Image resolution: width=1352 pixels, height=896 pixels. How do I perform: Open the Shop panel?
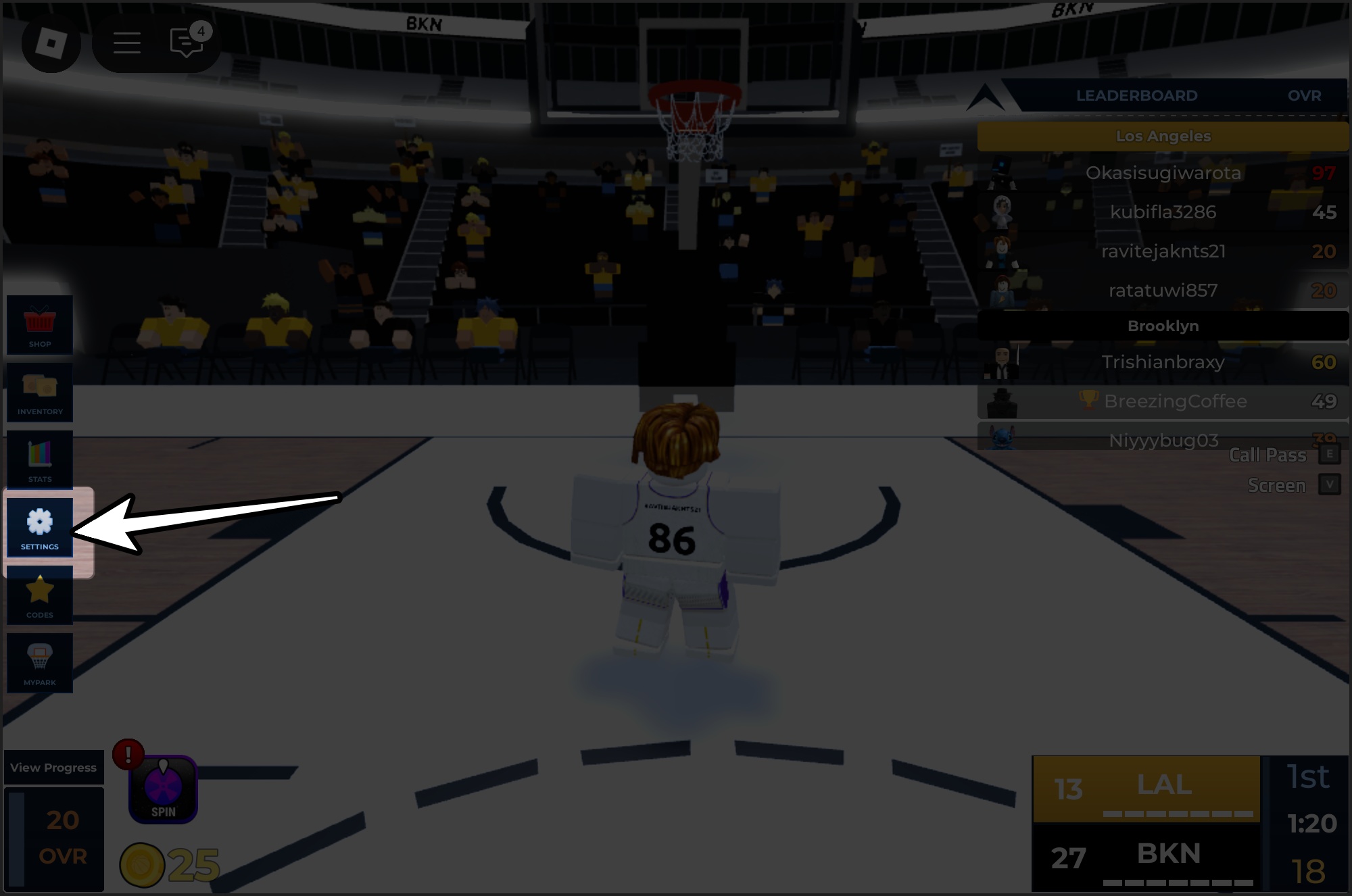40,325
